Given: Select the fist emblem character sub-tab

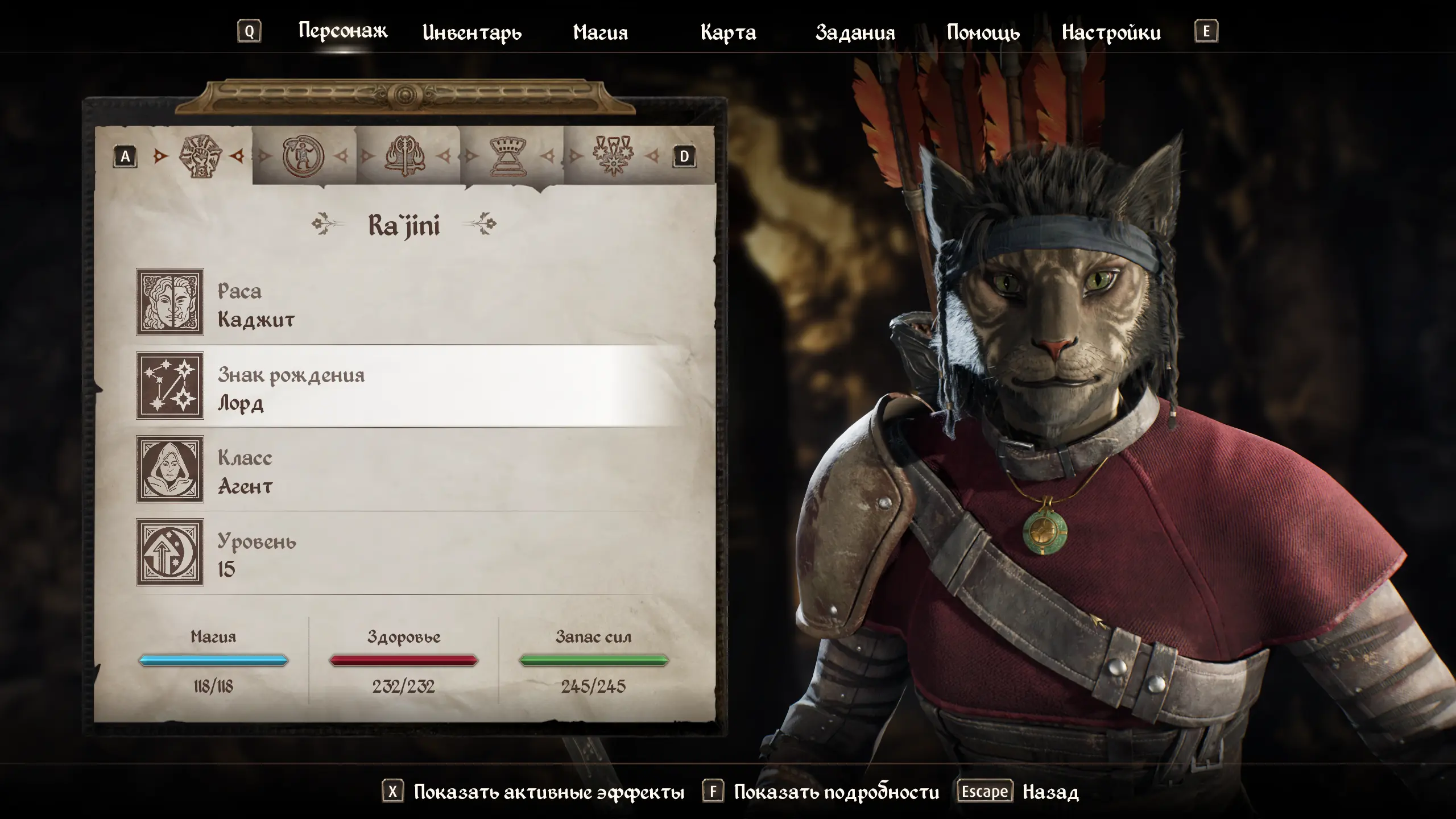Looking at the screenshot, I should pyautogui.click(x=200, y=156).
